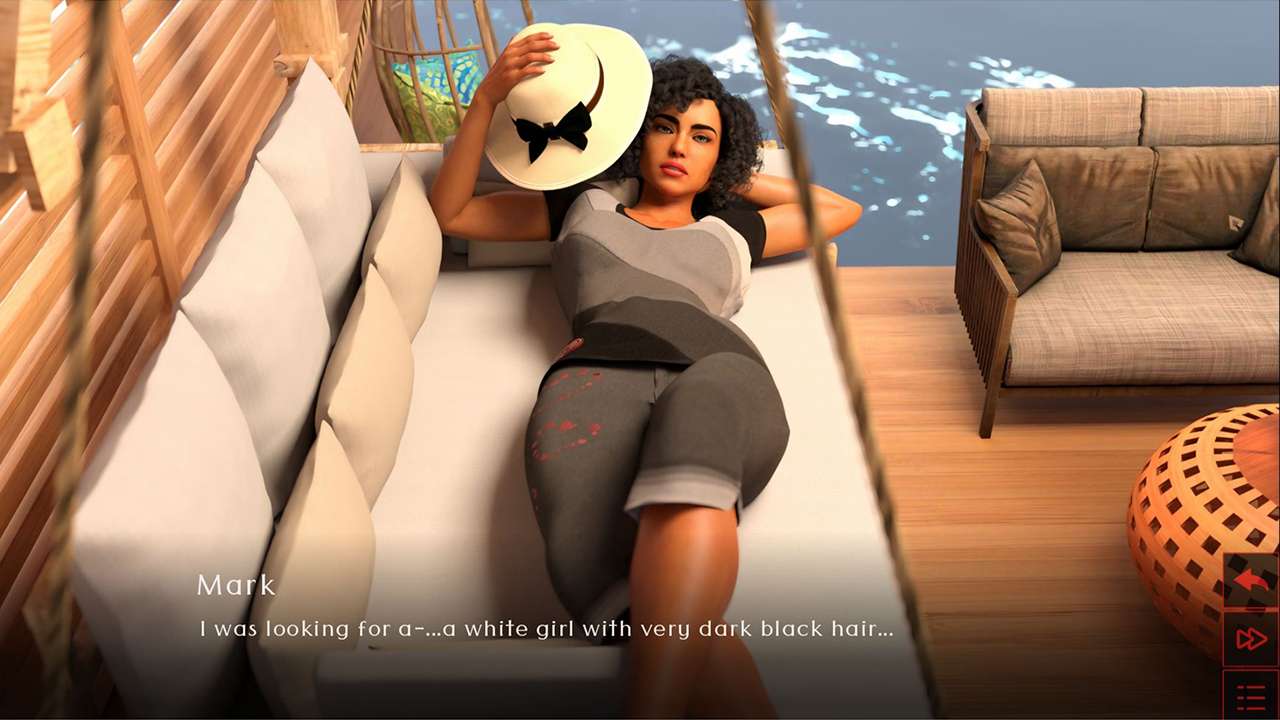
Task: Activate the fast-forward skip button
Action: (1251, 639)
